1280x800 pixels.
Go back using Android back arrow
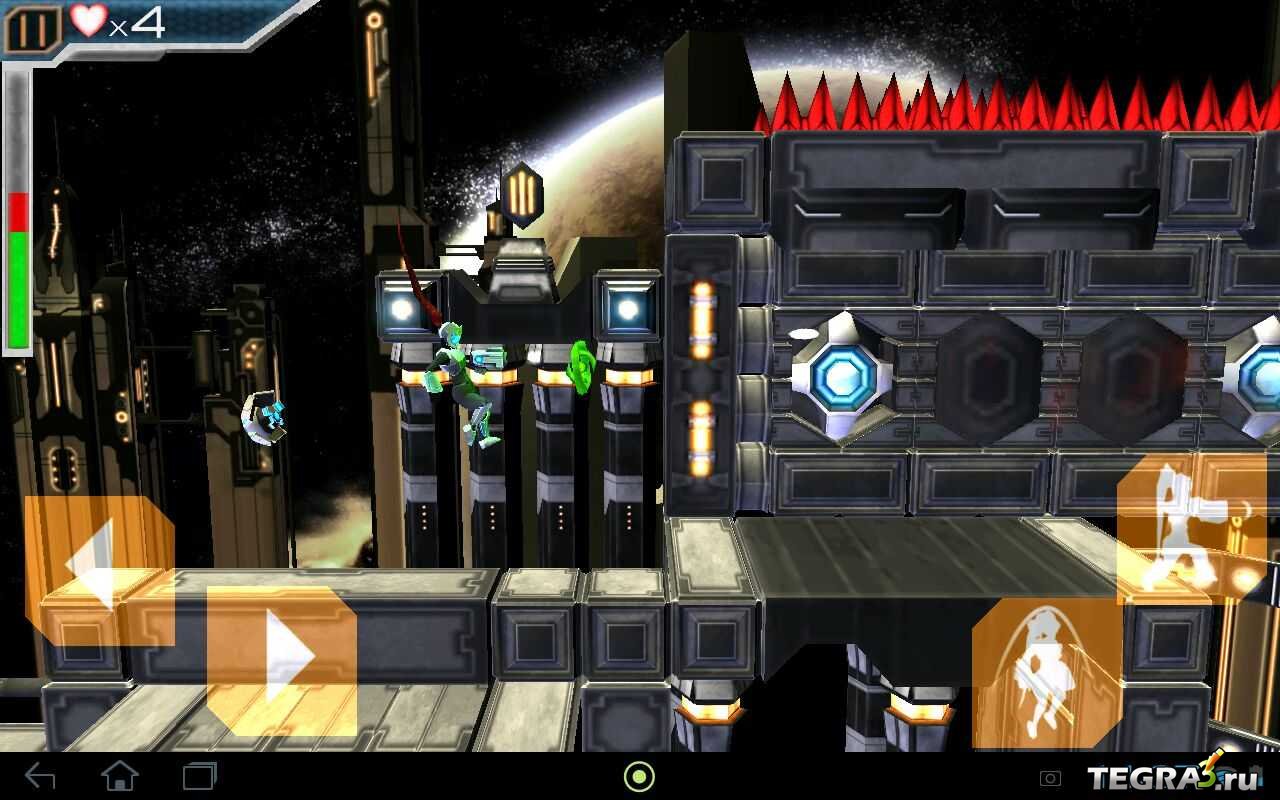point(40,776)
